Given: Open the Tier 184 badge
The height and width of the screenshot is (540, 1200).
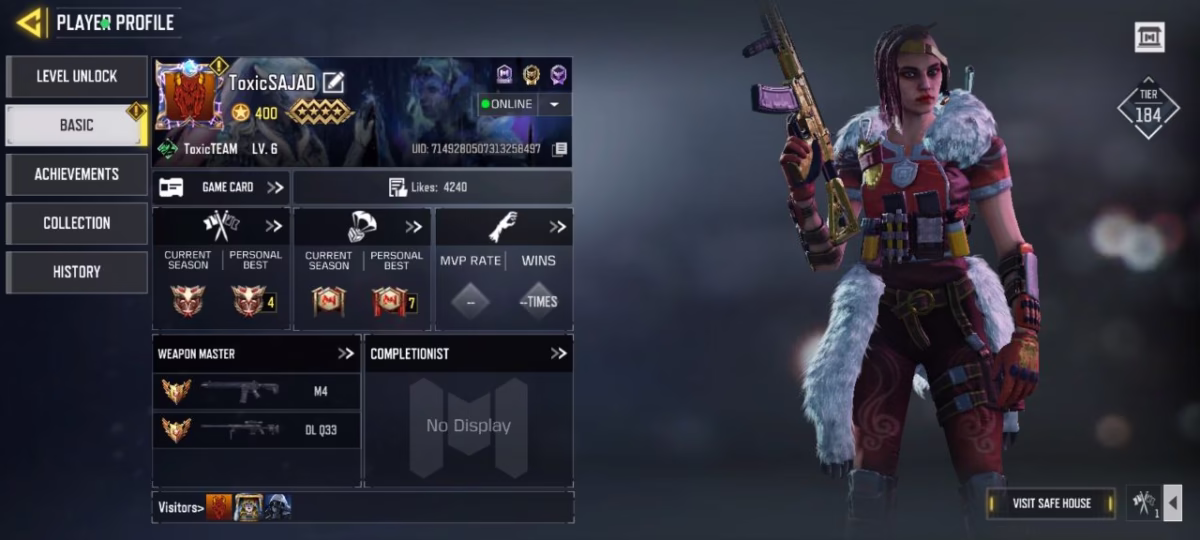Looking at the screenshot, I should click(1148, 108).
